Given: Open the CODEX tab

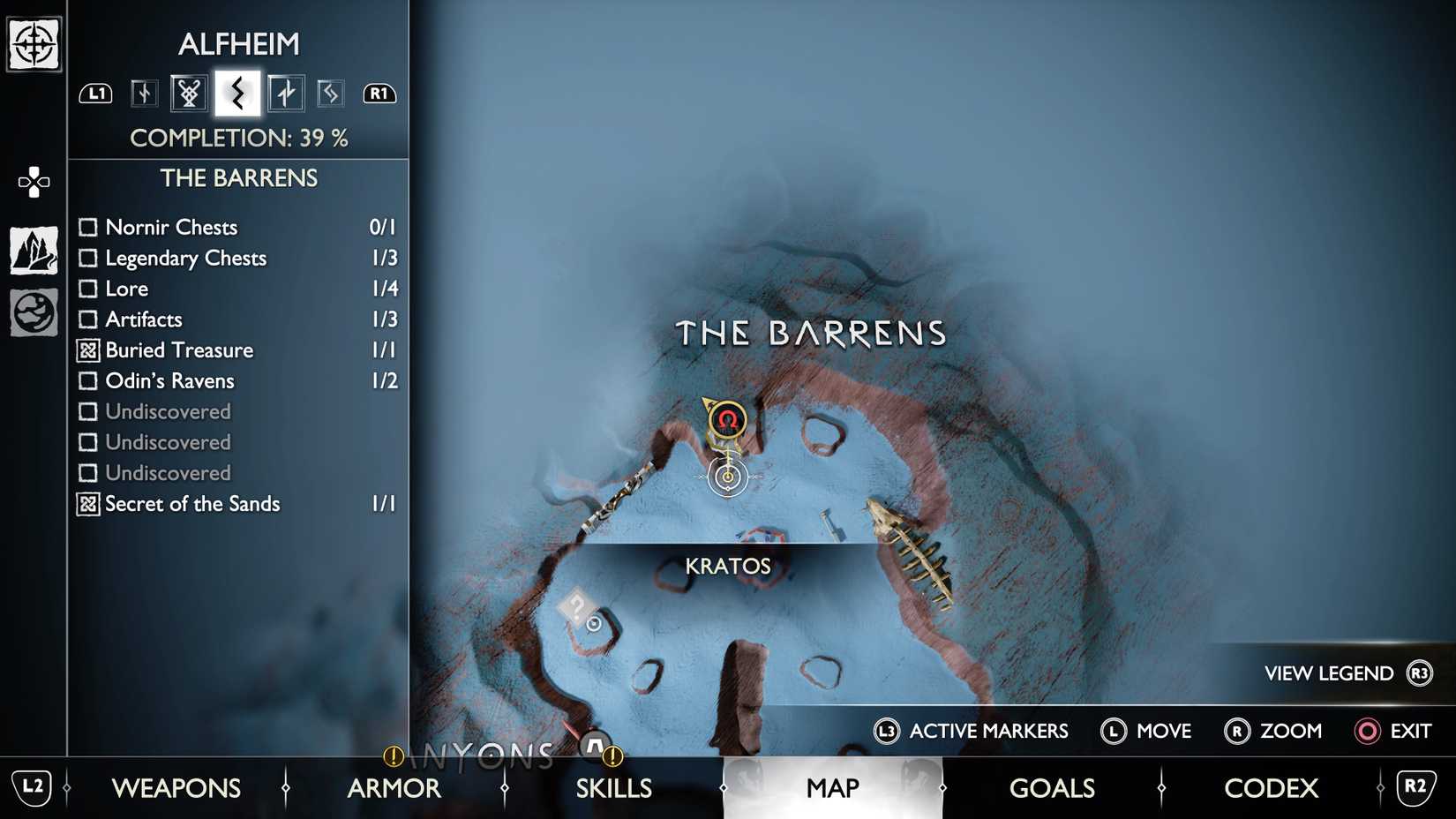Looking at the screenshot, I should [x=1271, y=787].
